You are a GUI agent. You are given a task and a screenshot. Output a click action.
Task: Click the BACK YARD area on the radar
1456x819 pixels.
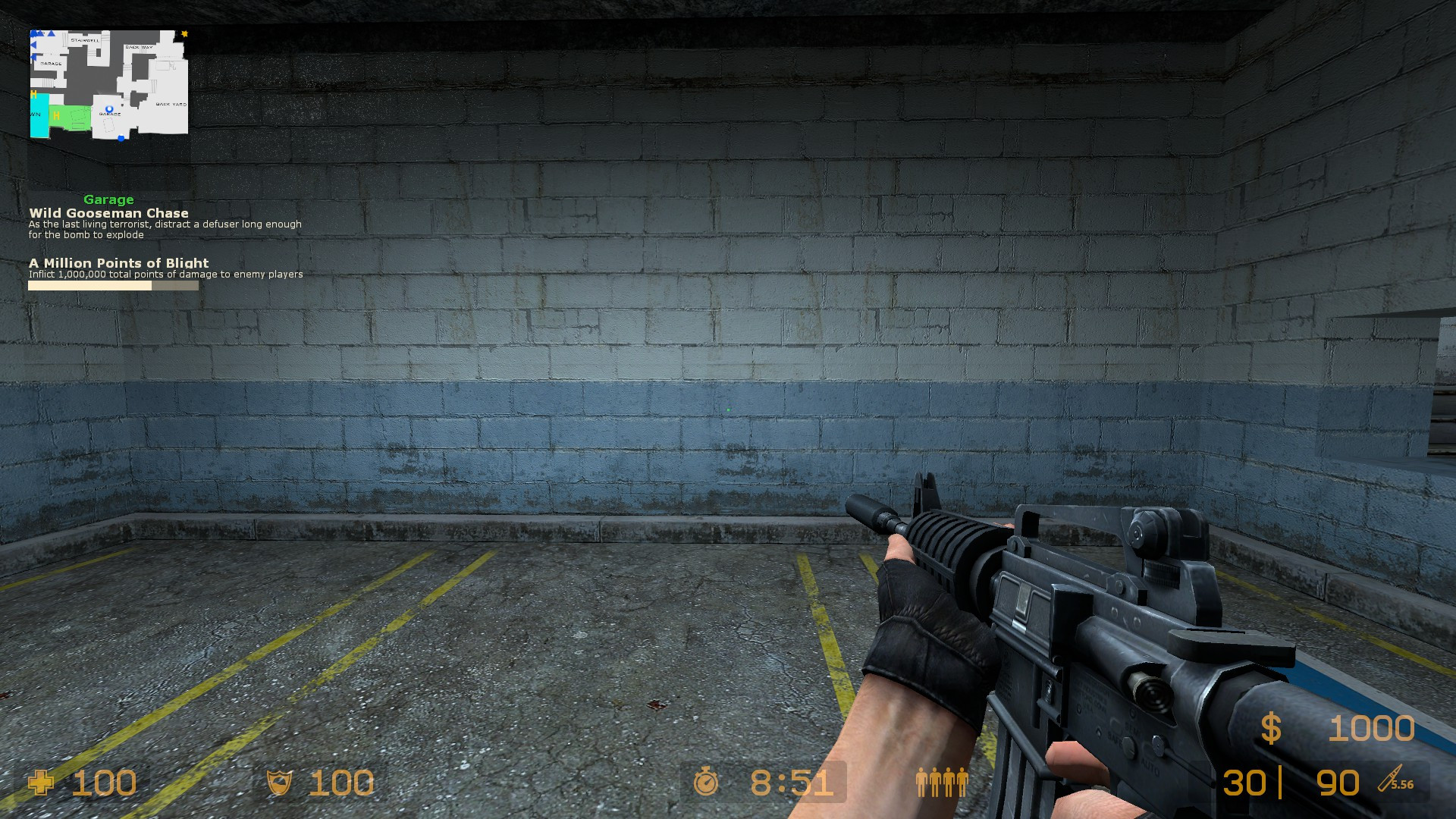click(x=172, y=105)
